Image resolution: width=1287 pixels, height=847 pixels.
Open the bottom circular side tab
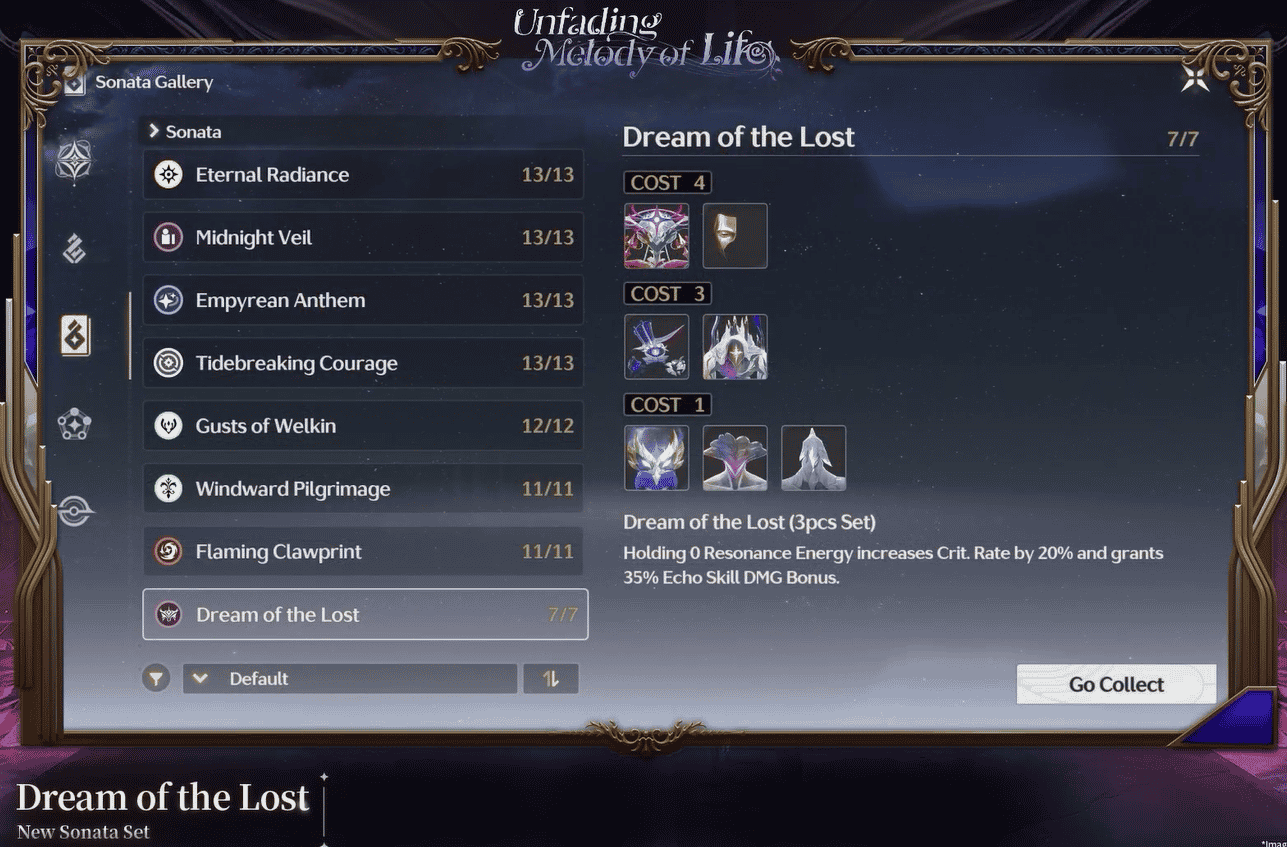click(x=74, y=512)
